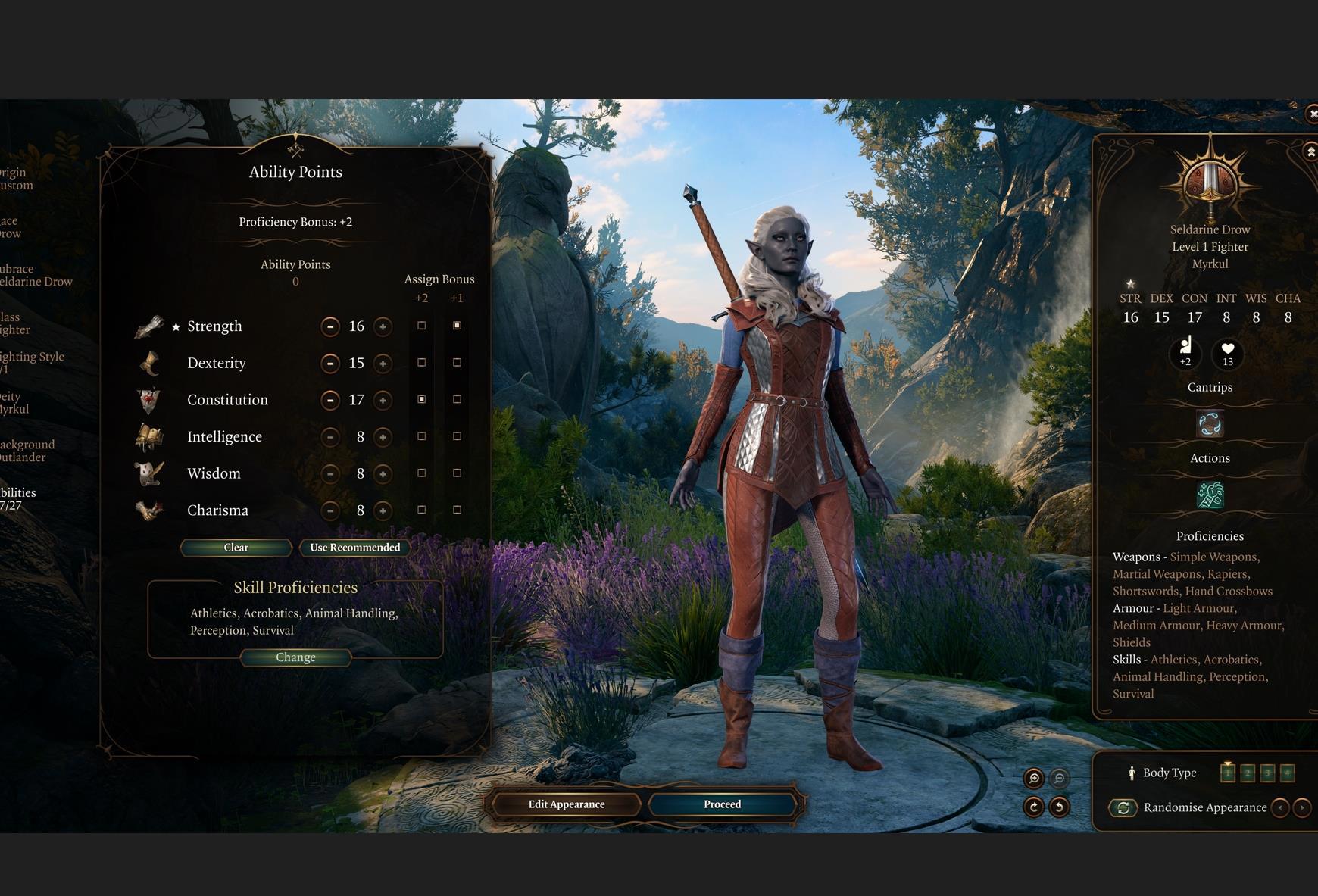Assign the +2 bonus to Strength
This screenshot has height=896, width=1318.
(422, 326)
